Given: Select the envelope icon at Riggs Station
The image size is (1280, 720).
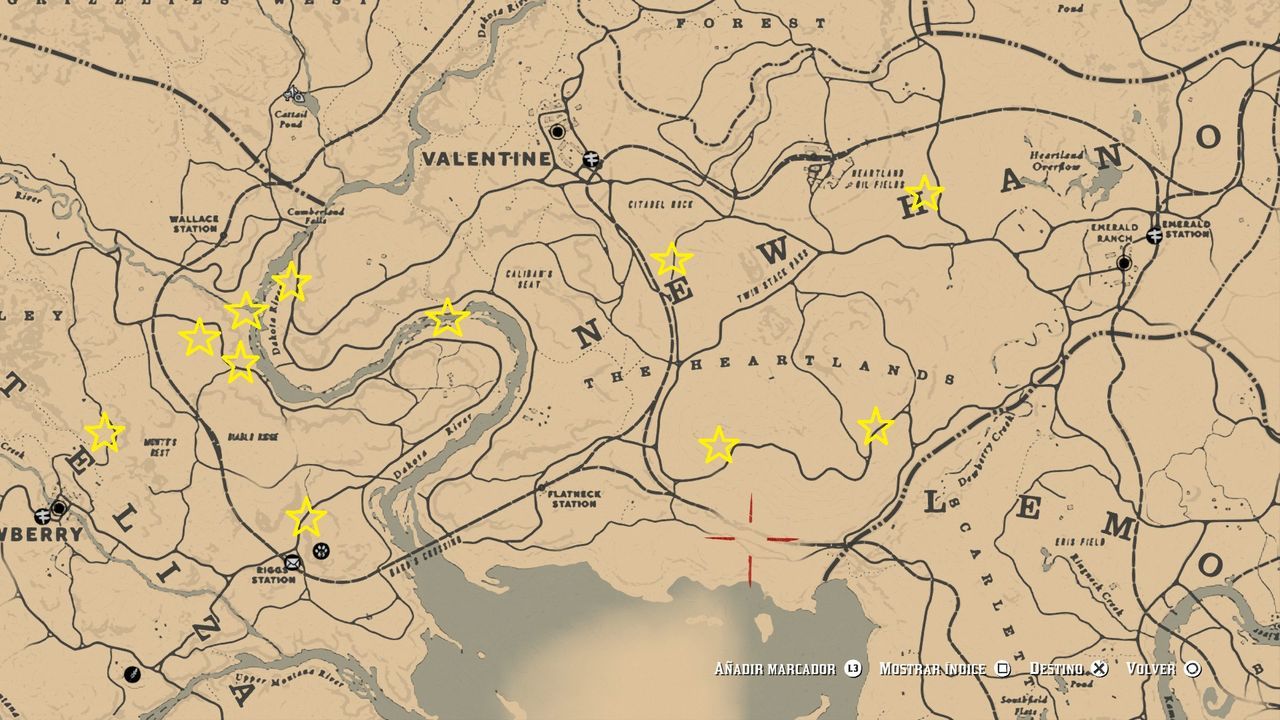Looking at the screenshot, I should [x=292, y=563].
